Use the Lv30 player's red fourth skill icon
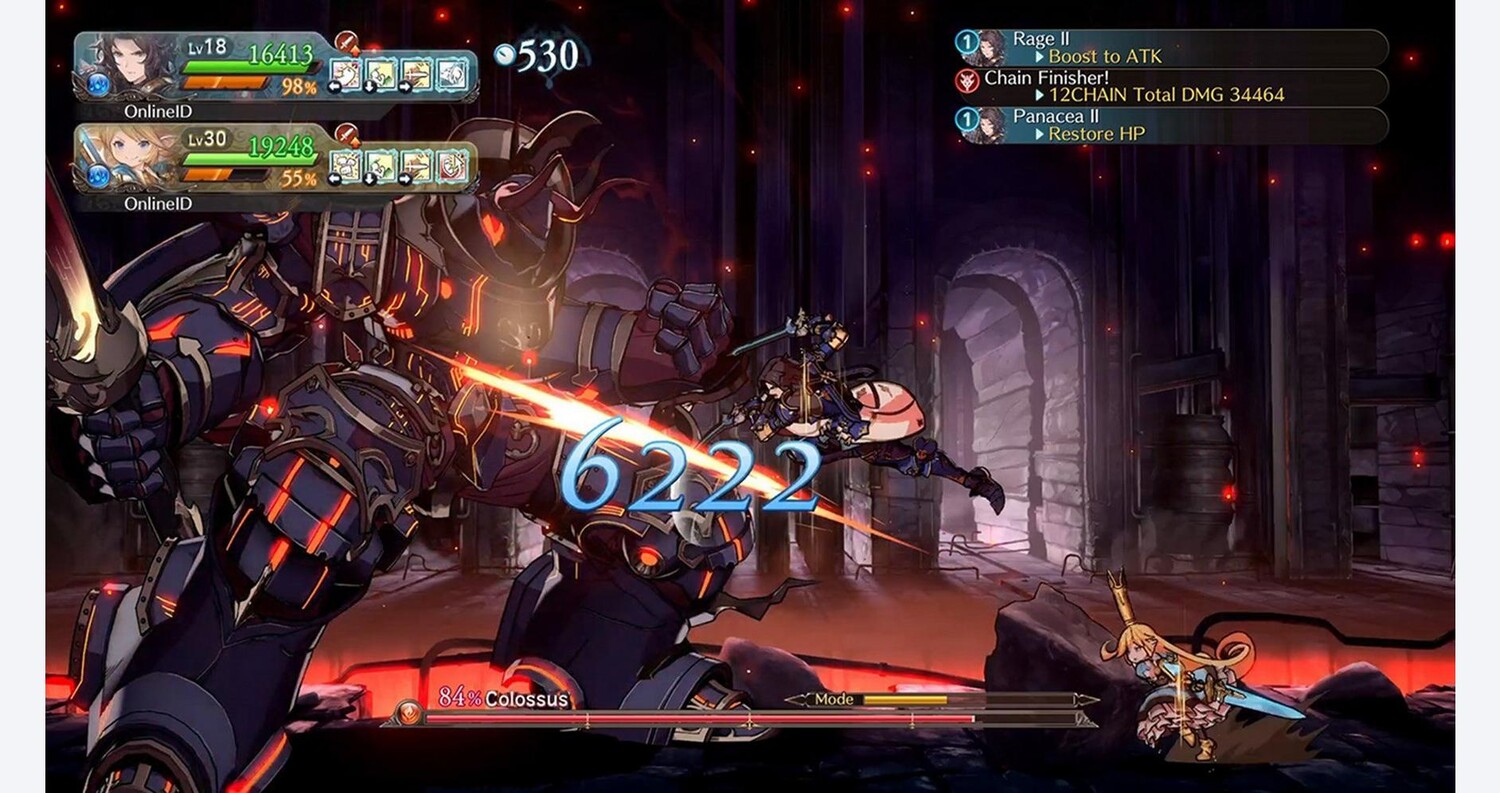The image size is (1500, 793). coord(452,166)
